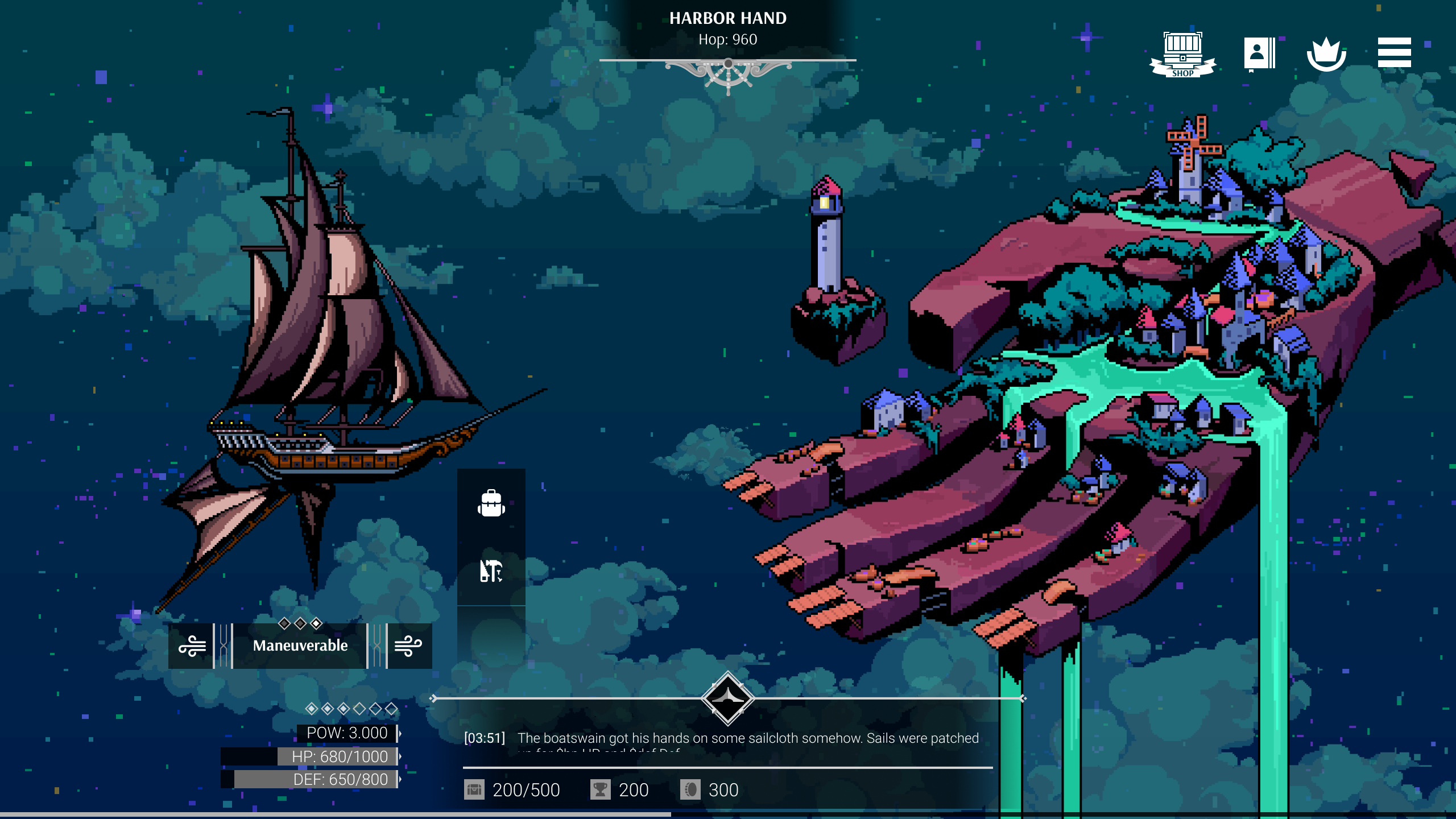Click the coin currency icon

point(690,790)
